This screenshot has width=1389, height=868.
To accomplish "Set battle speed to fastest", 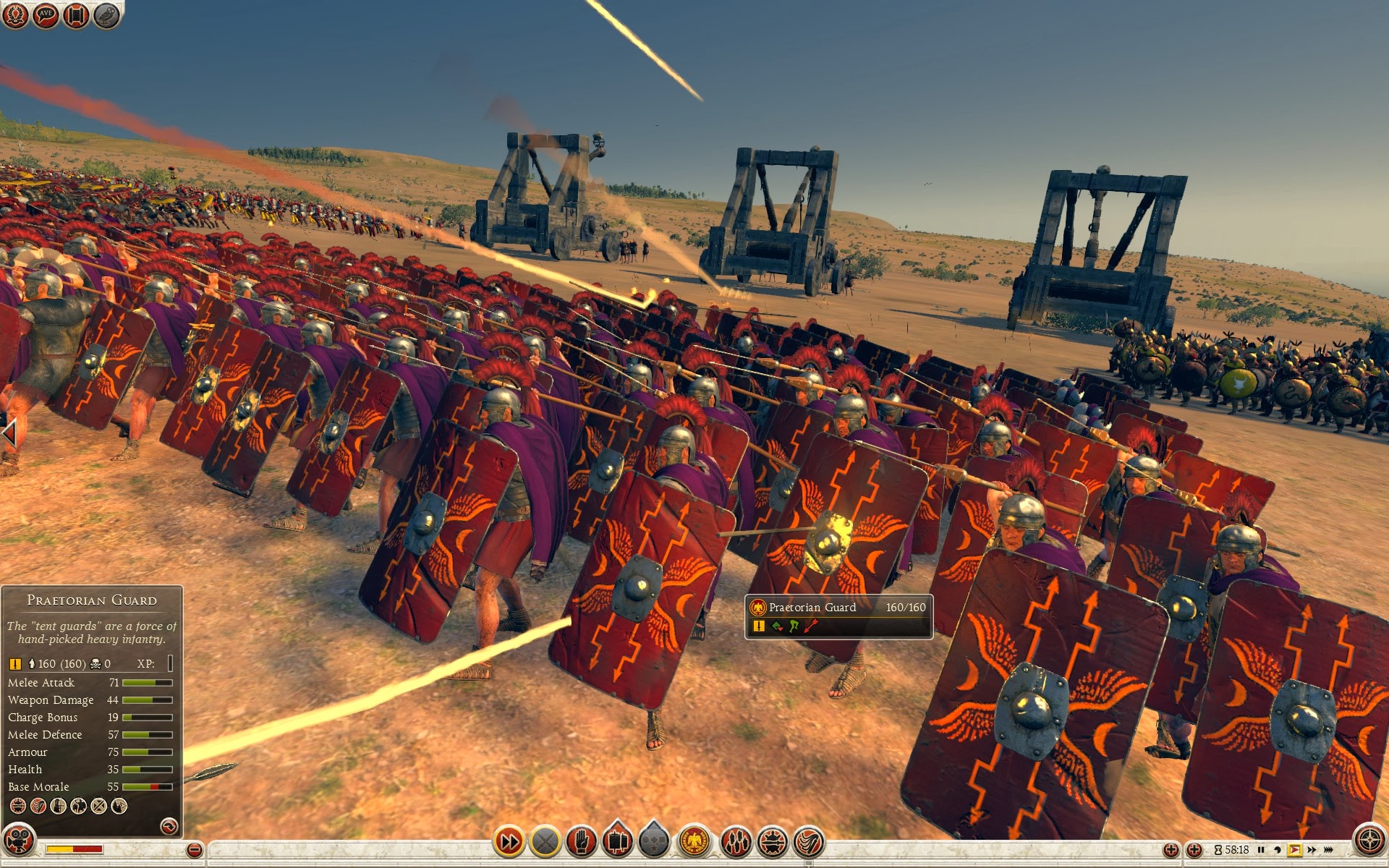I will 1329,850.
